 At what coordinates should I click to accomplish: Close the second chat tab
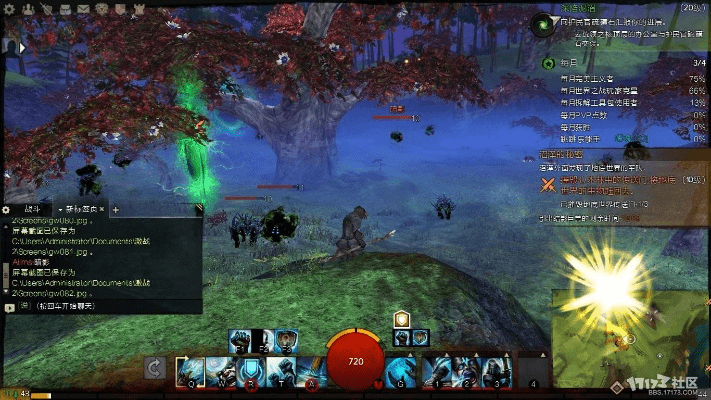(x=103, y=210)
